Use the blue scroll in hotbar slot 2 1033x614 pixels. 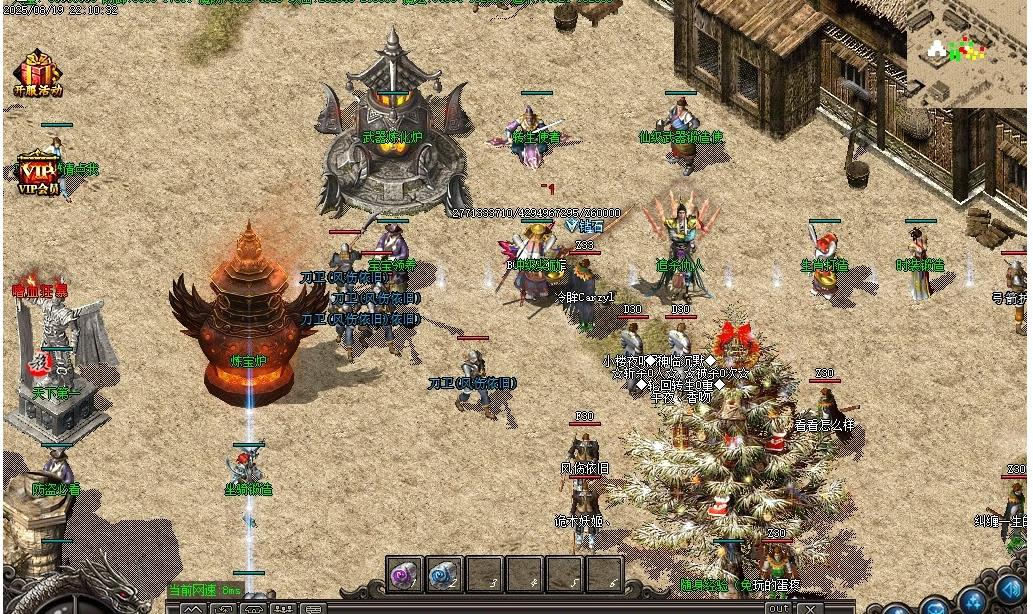[x=444, y=574]
